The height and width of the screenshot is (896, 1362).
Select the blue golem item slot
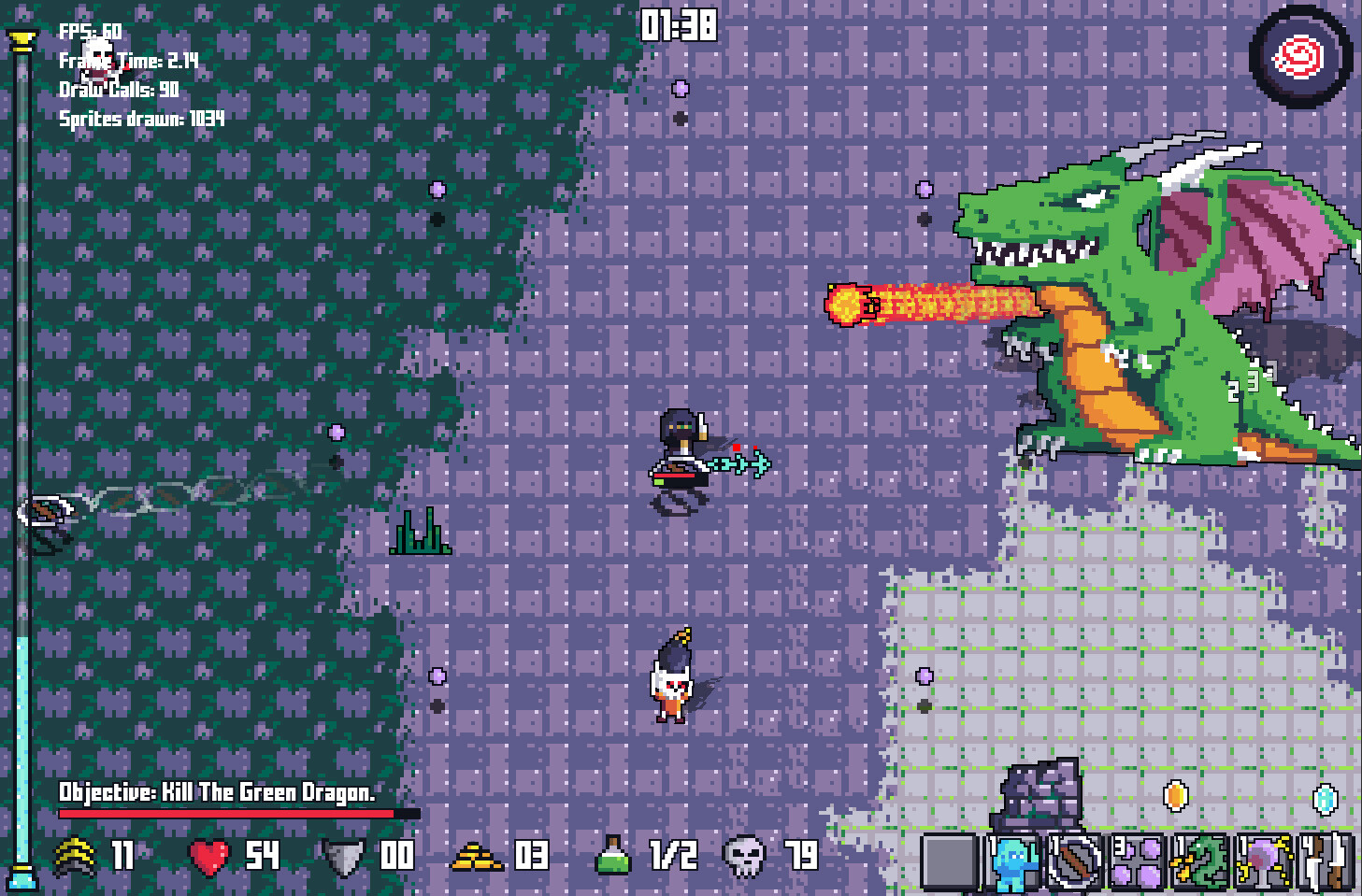coord(1011,861)
